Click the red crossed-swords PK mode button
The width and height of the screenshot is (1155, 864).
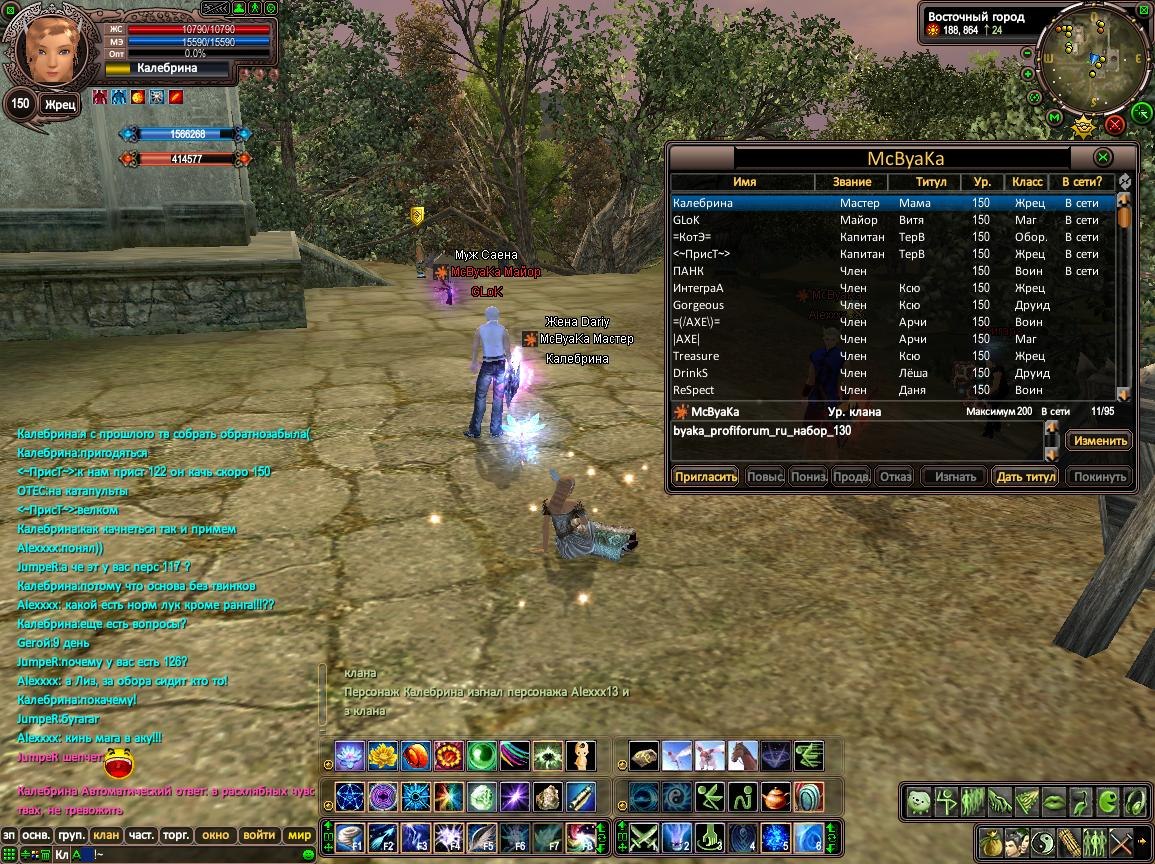pyautogui.click(x=1115, y=124)
